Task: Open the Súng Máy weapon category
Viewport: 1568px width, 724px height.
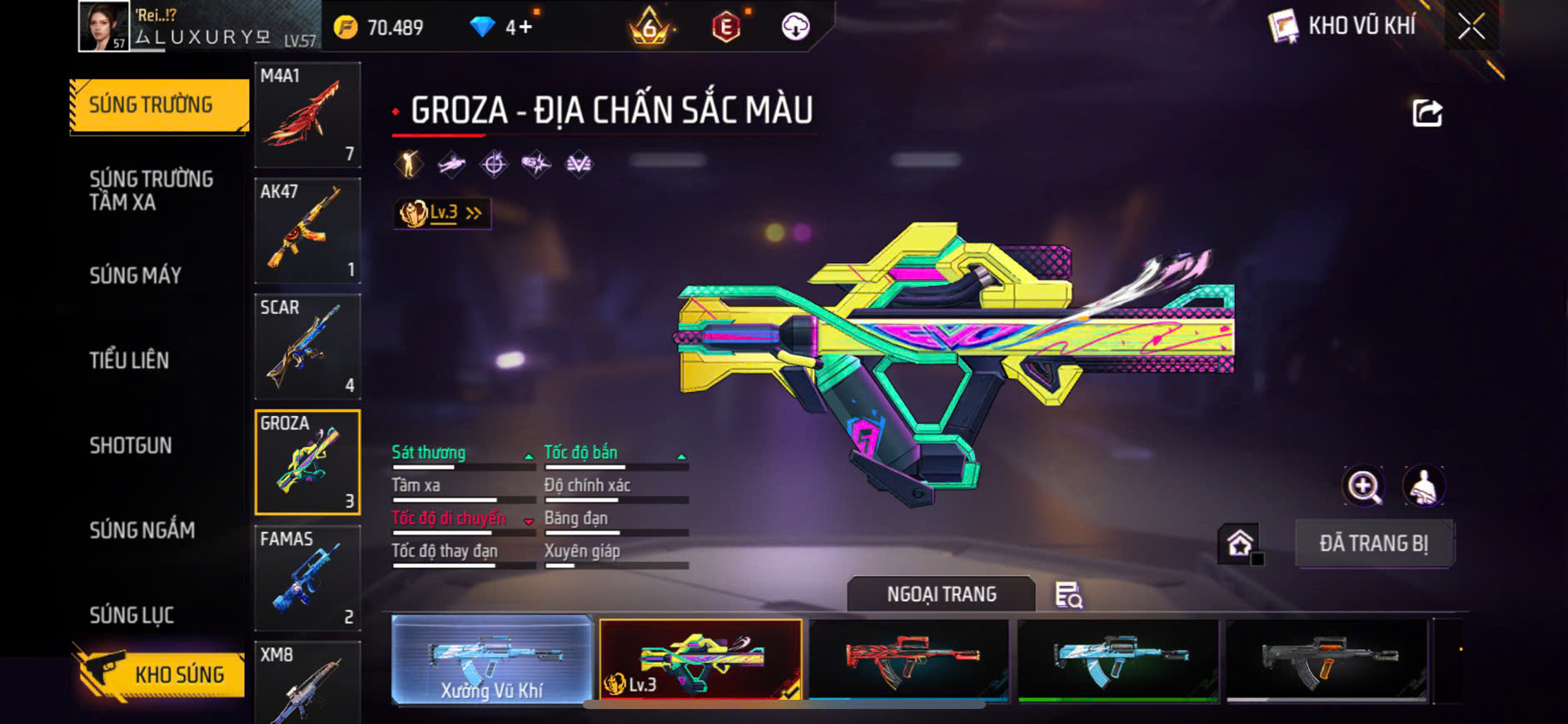Action: coord(136,275)
